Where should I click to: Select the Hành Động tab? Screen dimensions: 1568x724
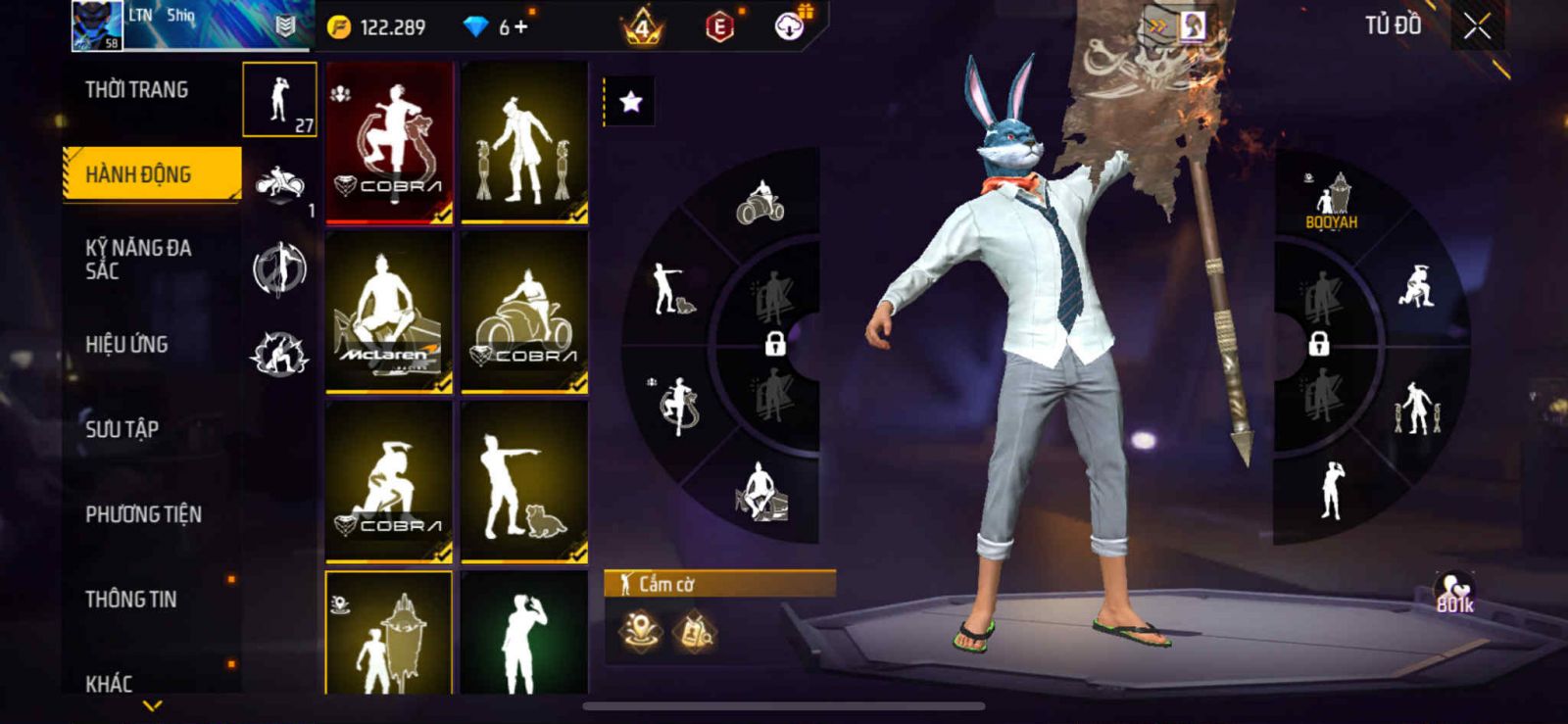click(151, 174)
